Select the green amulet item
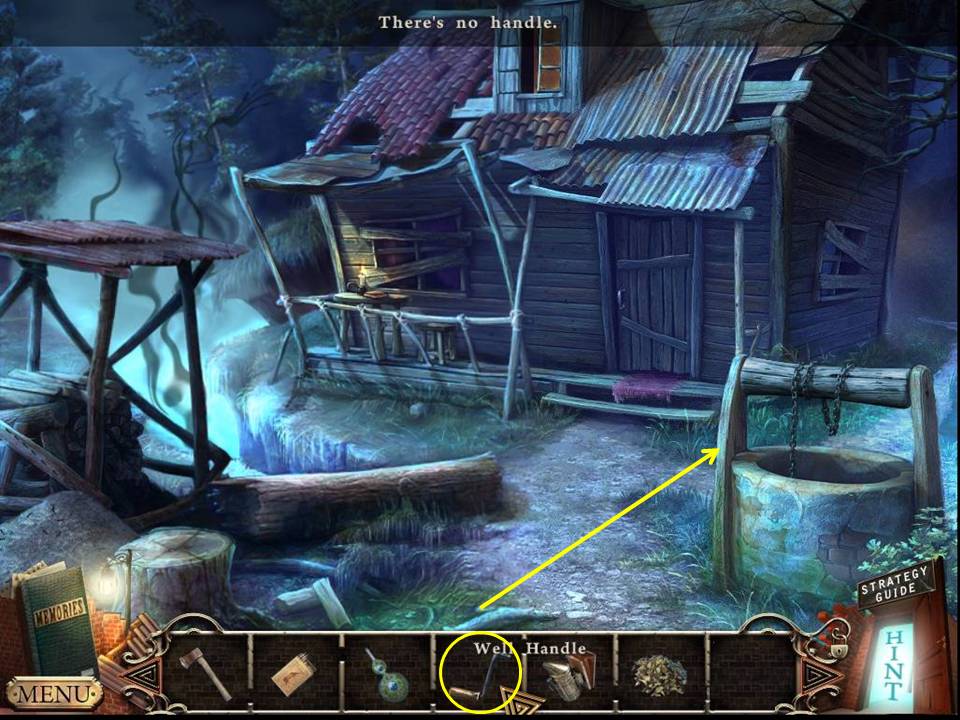 click(x=386, y=673)
